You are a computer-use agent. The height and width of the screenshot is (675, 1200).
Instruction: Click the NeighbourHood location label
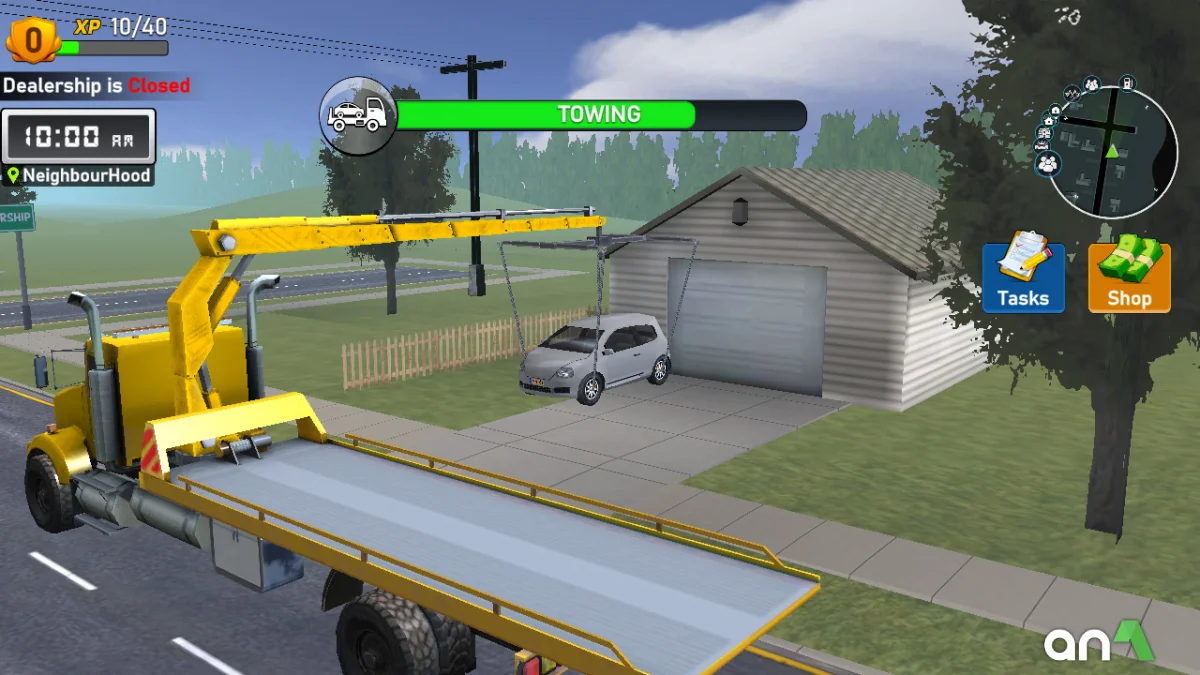pyautogui.click(x=78, y=176)
